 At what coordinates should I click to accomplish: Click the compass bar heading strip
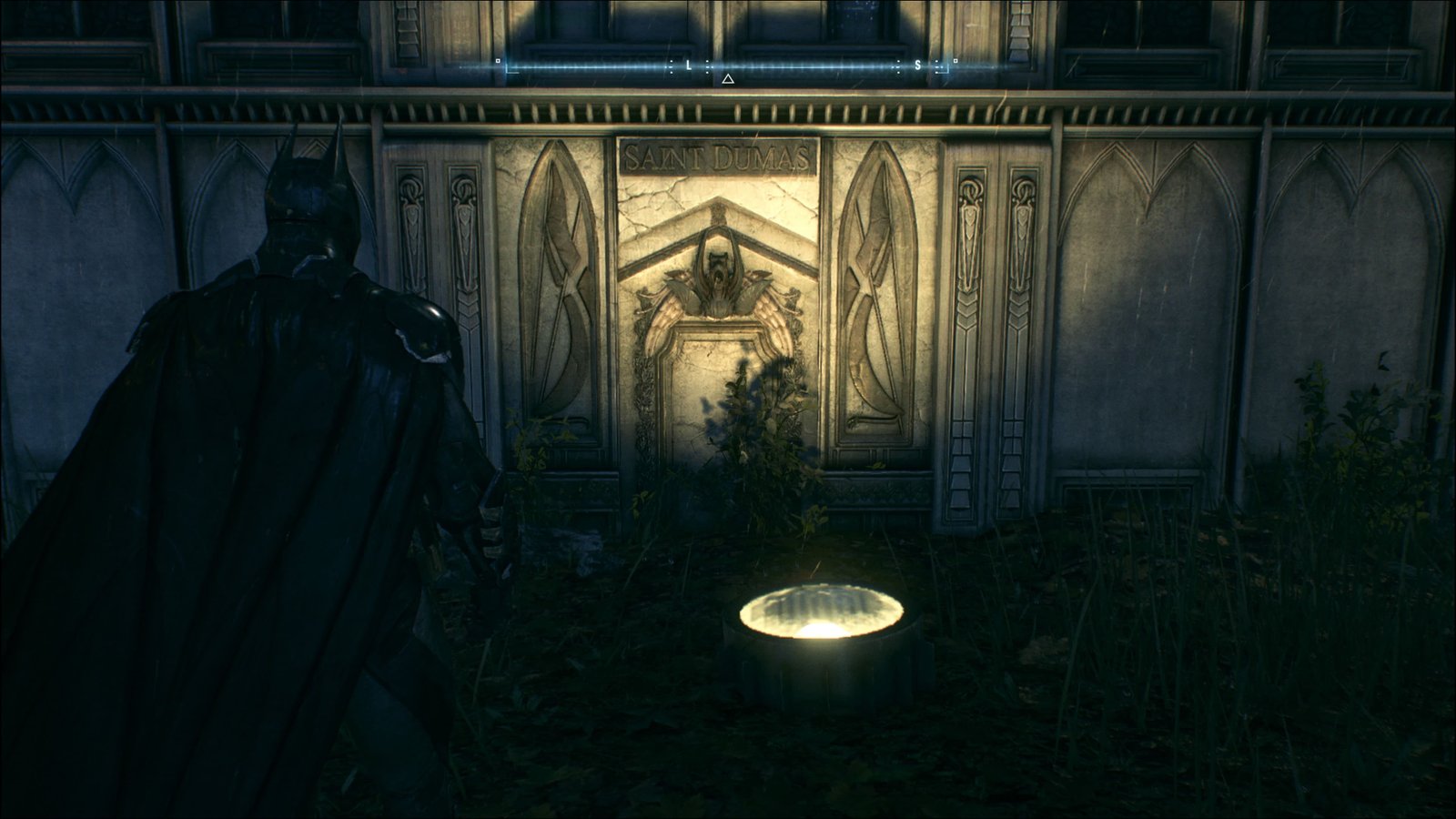pos(726,65)
